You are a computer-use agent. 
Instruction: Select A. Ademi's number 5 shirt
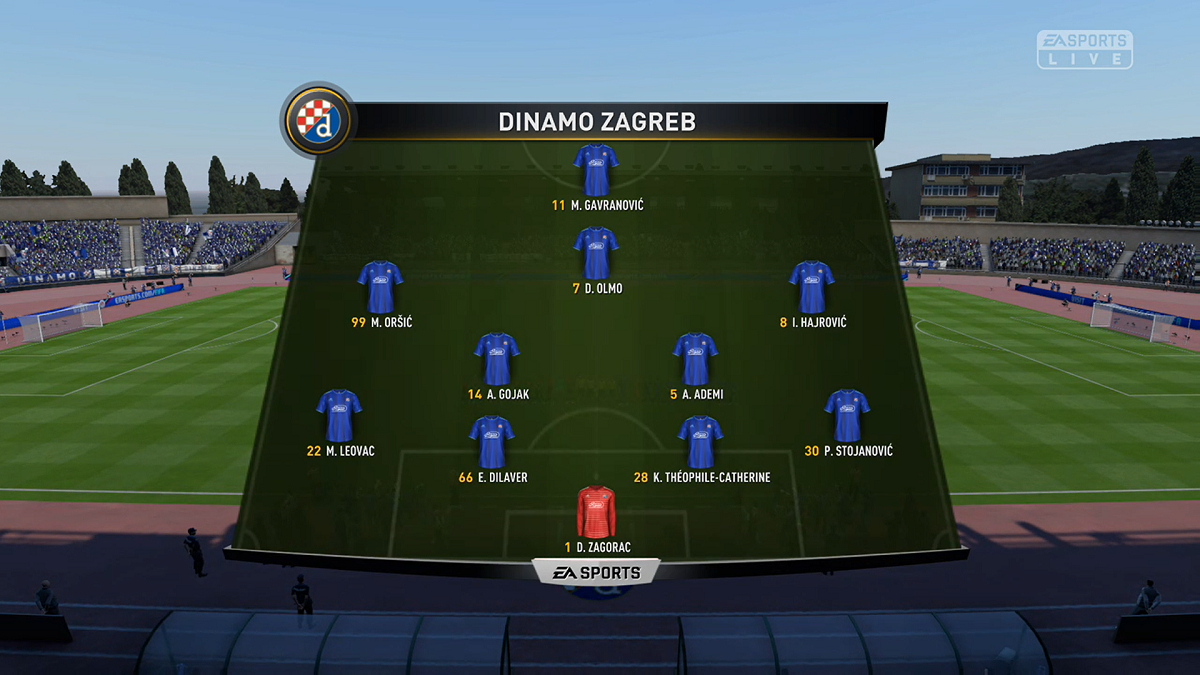tap(695, 359)
